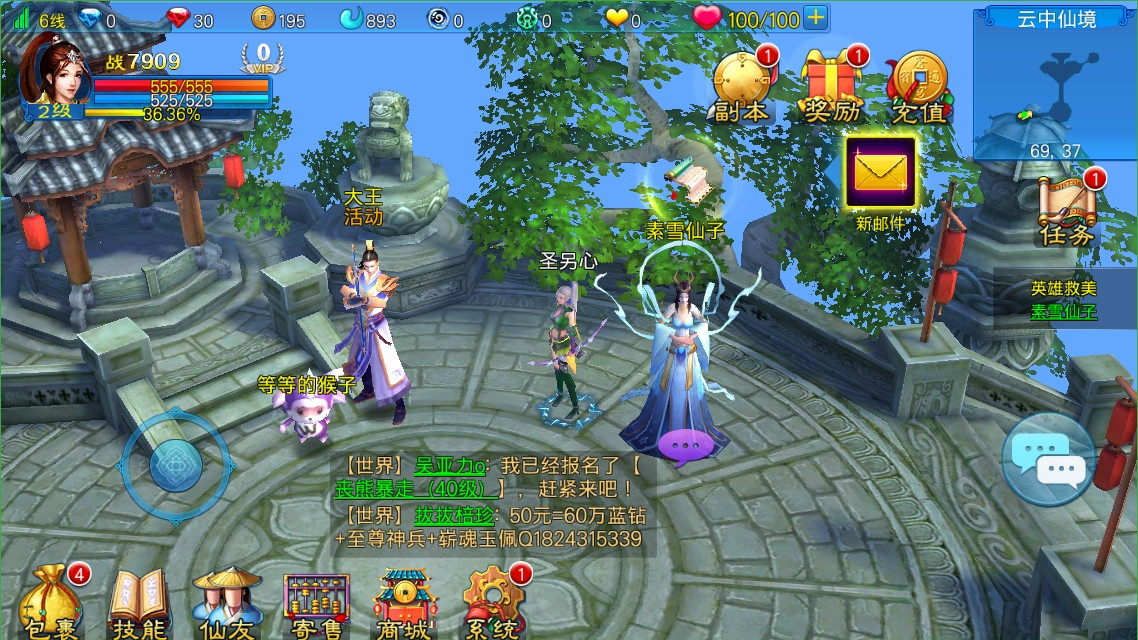
Task: Add hearts with the blue plus button
Action: (816, 18)
